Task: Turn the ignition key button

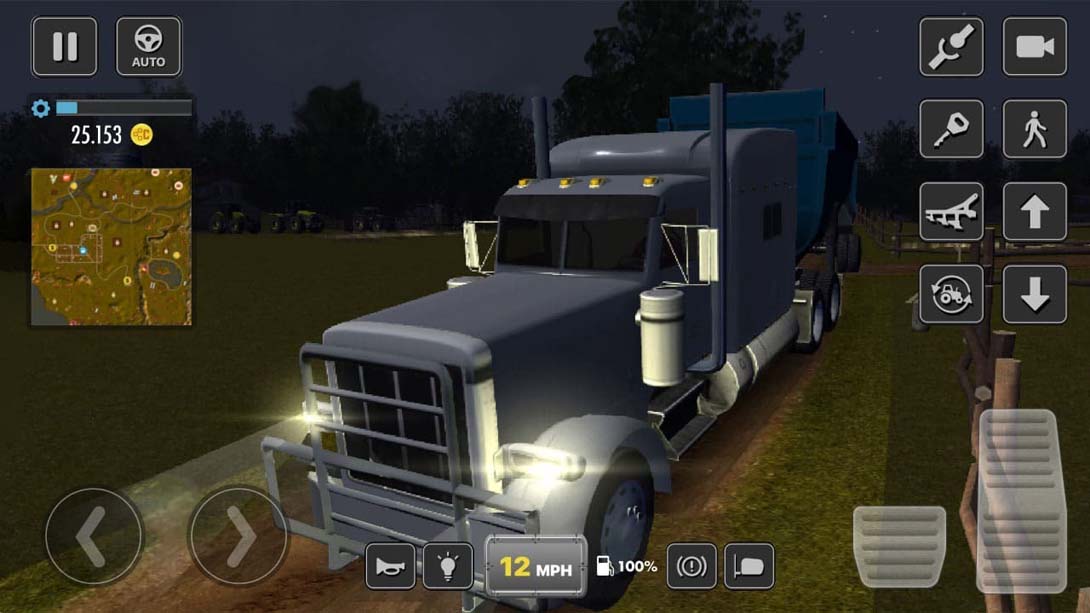Action: (951, 129)
